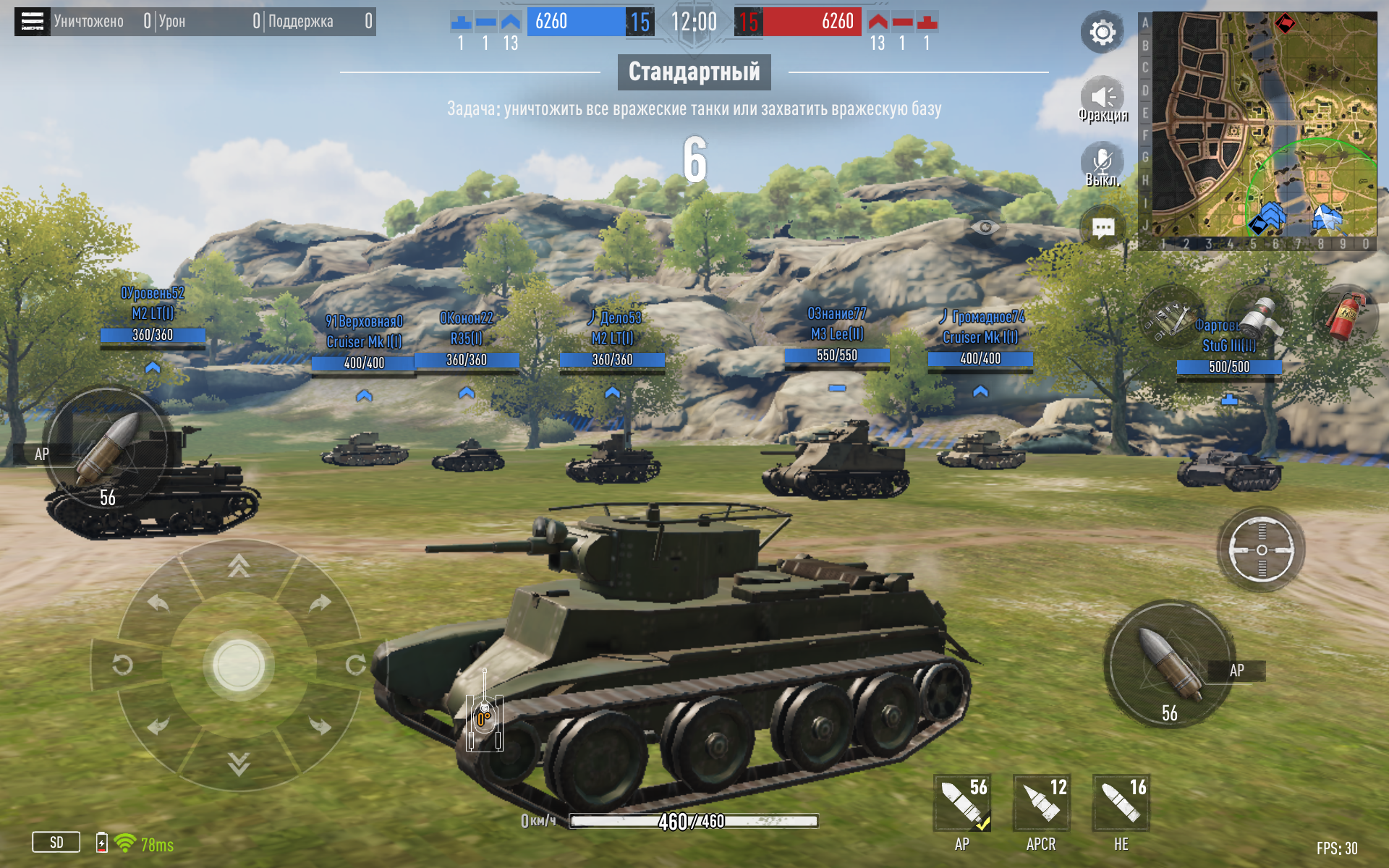Select the AP ammo slot
The width and height of the screenshot is (1389, 868).
point(962,804)
